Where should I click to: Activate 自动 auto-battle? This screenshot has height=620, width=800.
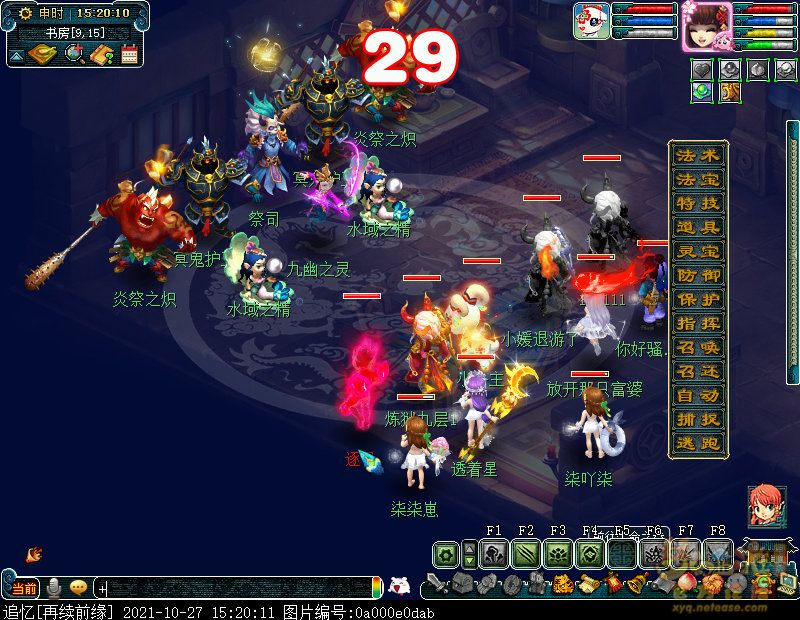pyautogui.click(x=698, y=396)
